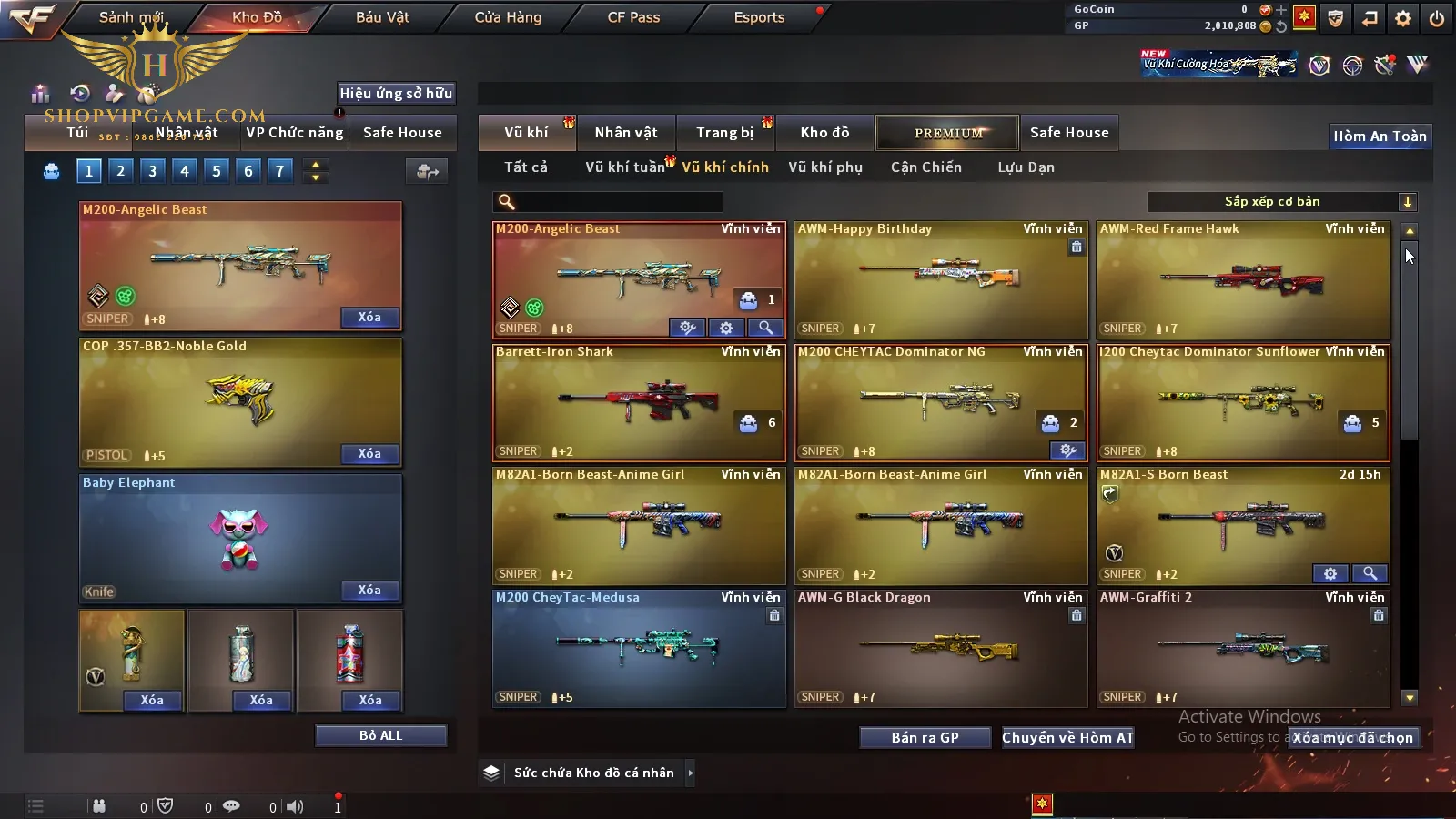
Task: Open the Sắp xếp cơ bản sort dropdown
Action: (1281, 202)
